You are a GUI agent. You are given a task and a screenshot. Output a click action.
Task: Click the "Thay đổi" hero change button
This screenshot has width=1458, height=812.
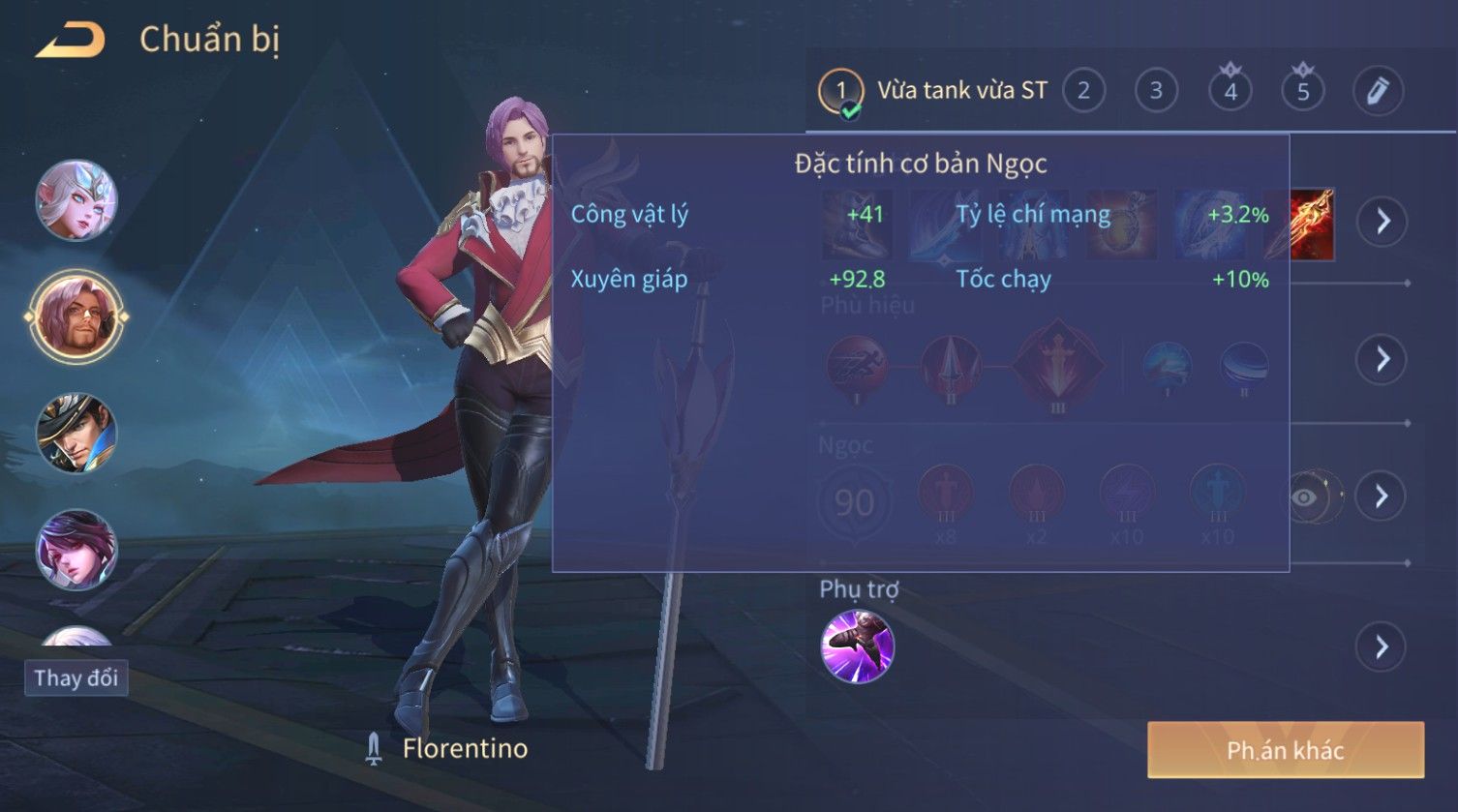pyautogui.click(x=76, y=677)
